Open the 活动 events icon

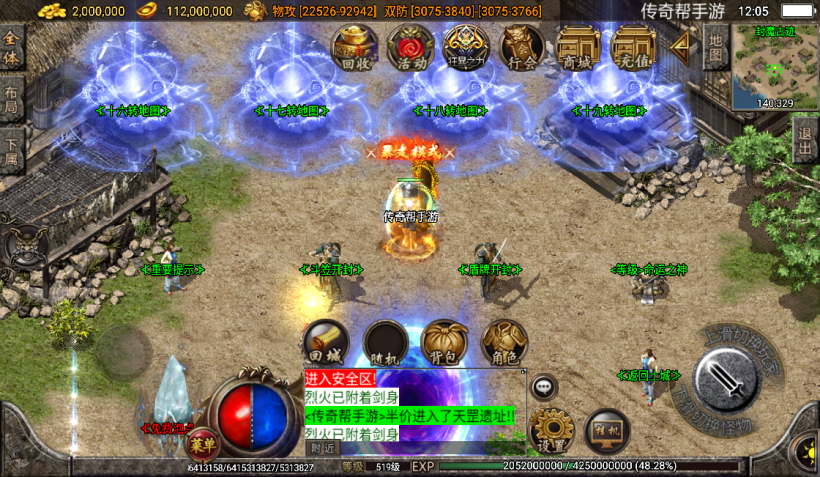click(410, 47)
